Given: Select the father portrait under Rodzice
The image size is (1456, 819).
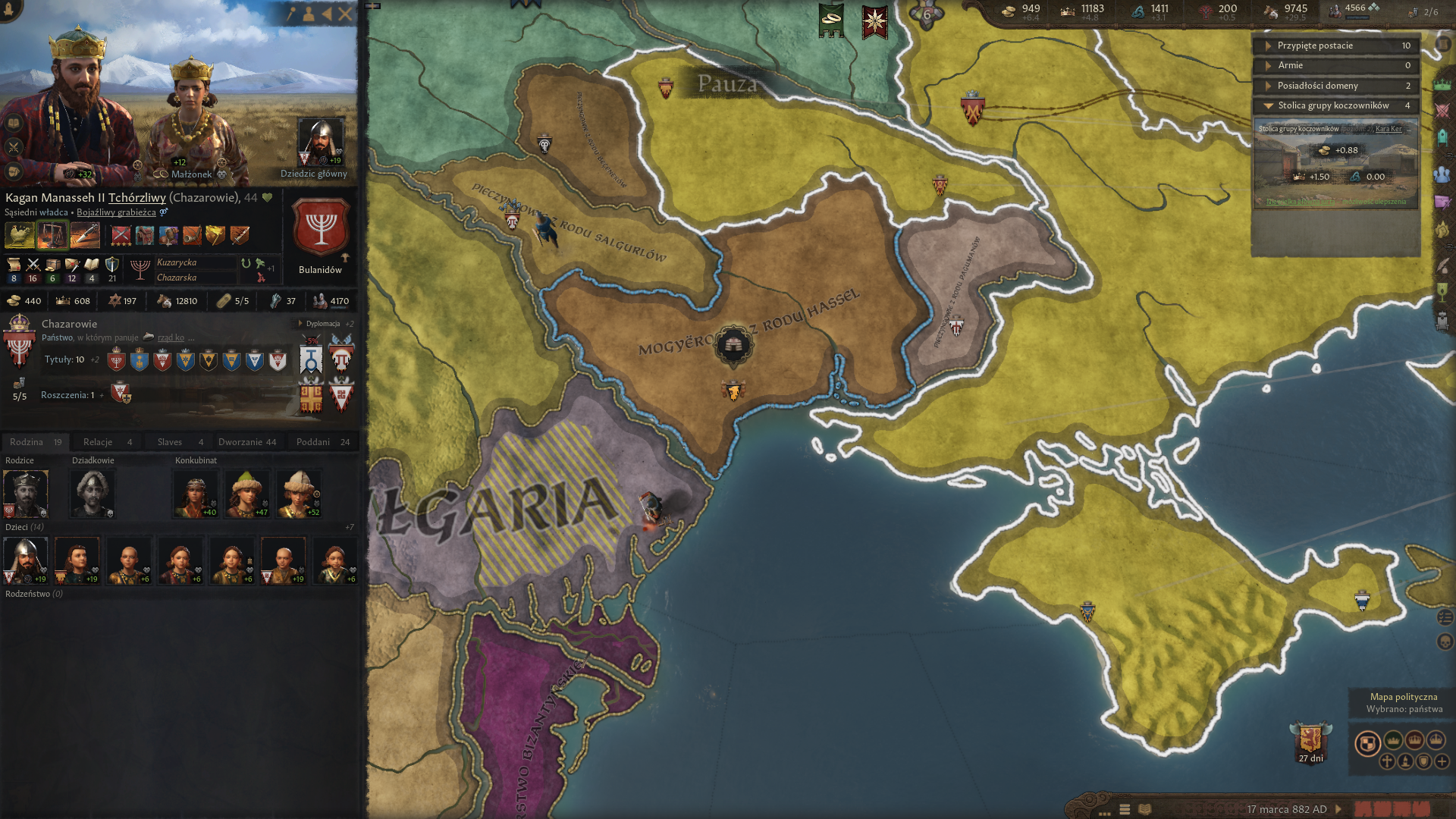Looking at the screenshot, I should click(26, 494).
